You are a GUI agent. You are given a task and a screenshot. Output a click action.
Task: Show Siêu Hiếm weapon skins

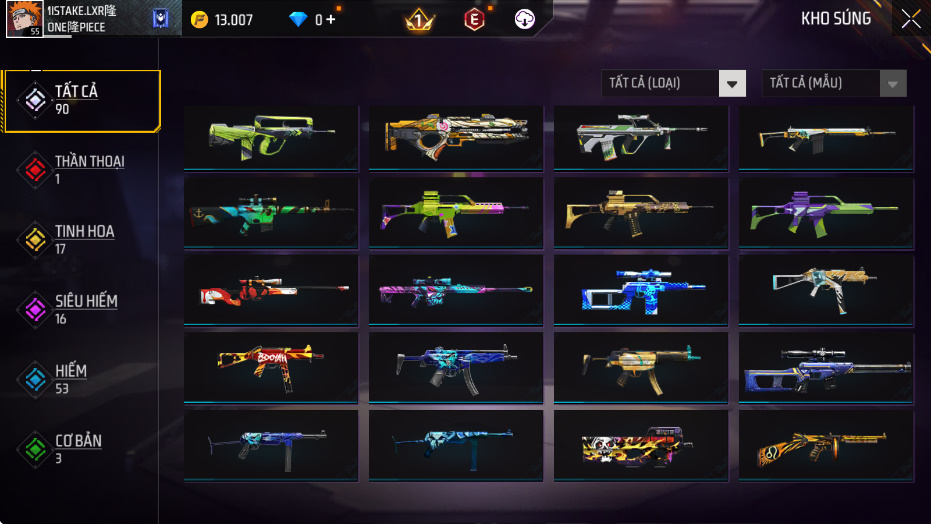tap(80, 309)
